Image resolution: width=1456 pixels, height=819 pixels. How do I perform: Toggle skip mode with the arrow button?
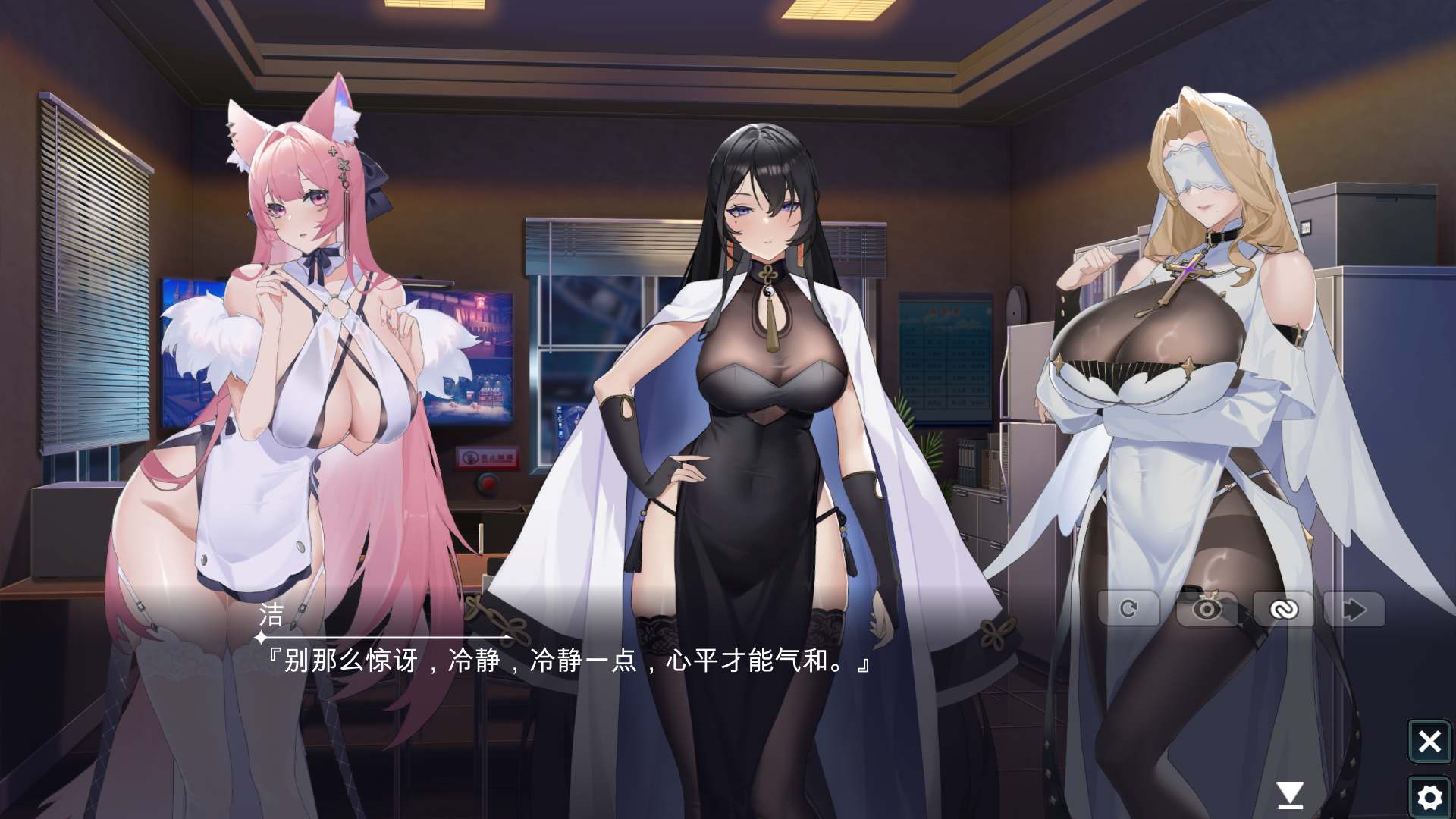coord(1355,609)
